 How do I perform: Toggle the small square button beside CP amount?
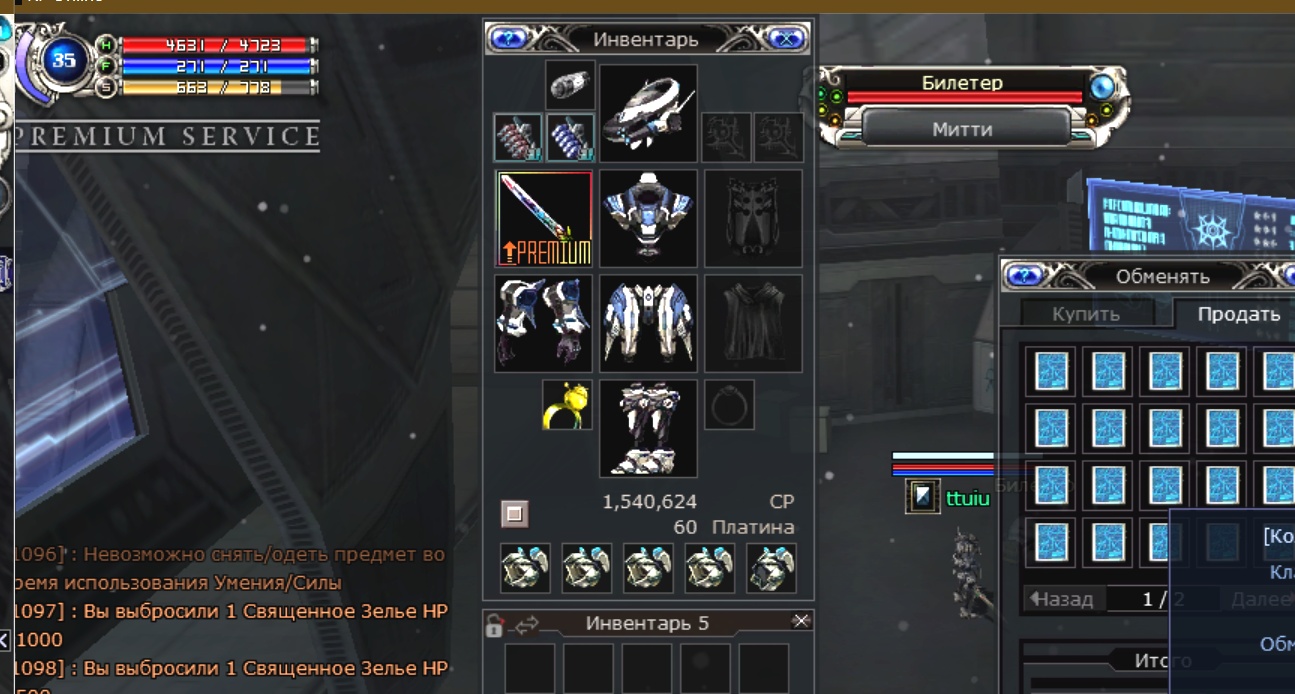514,514
